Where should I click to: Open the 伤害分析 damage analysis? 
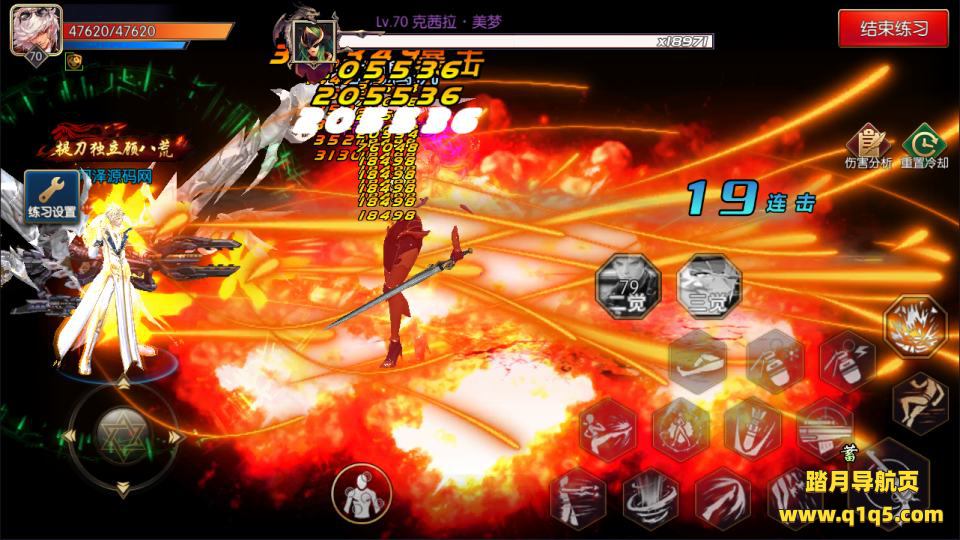(867, 145)
